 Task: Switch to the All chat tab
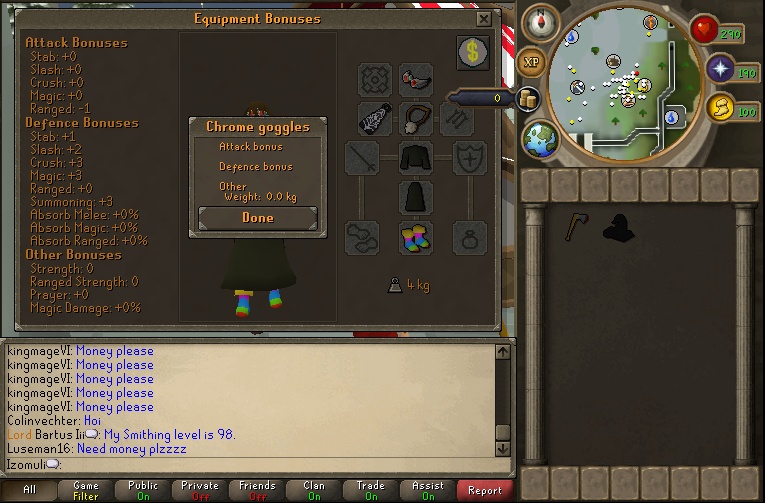[x=29, y=490]
